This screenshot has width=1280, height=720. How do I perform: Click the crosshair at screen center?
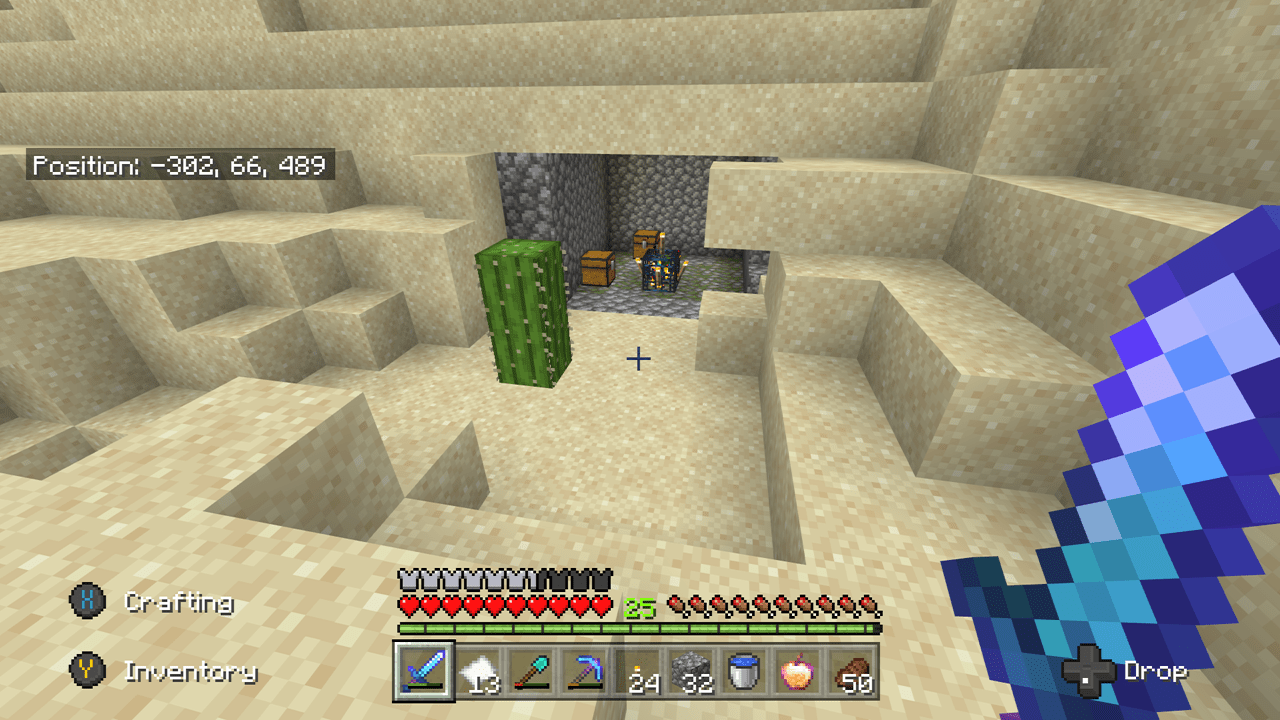pyautogui.click(x=637, y=357)
